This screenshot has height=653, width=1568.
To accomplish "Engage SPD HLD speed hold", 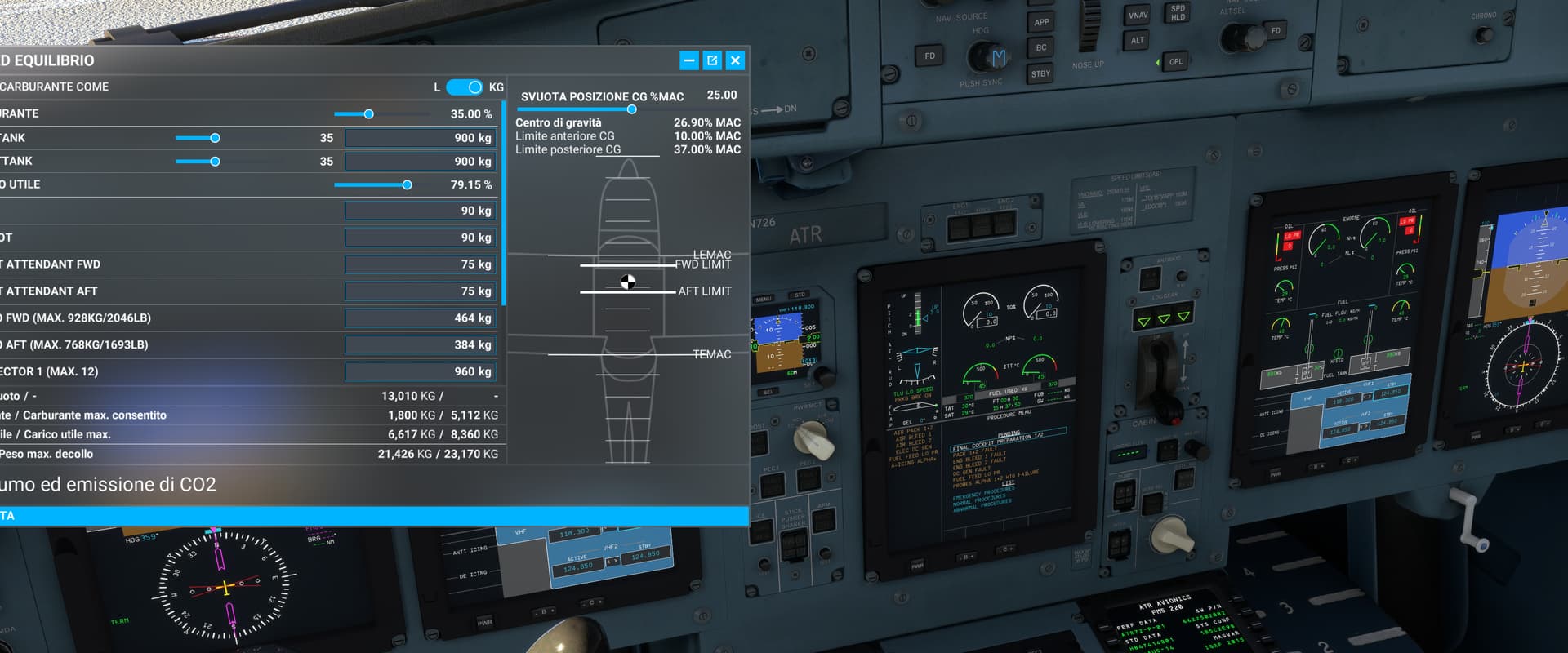I will click(x=1178, y=14).
